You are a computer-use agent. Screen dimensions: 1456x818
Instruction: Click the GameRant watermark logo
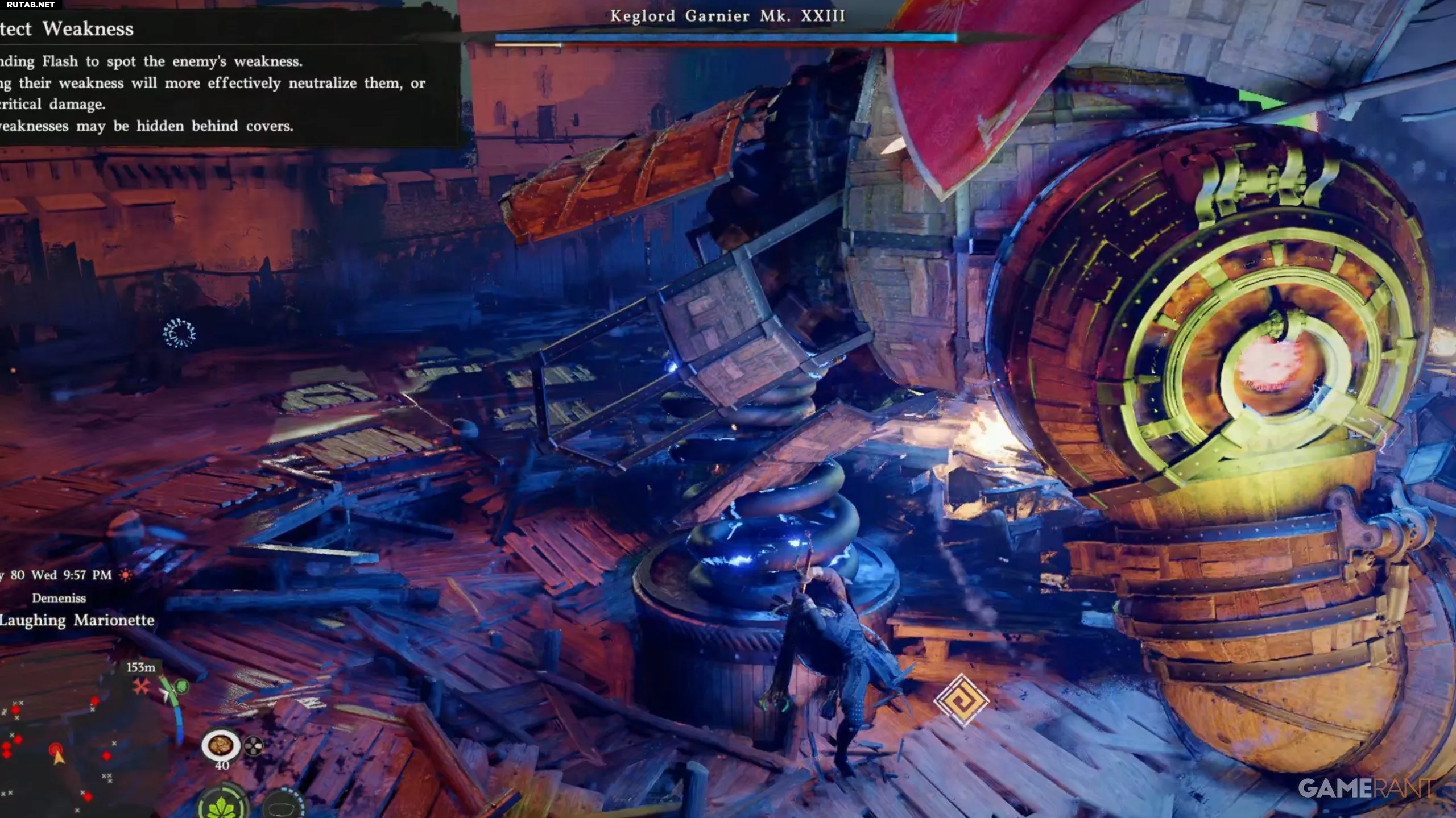point(1366,788)
